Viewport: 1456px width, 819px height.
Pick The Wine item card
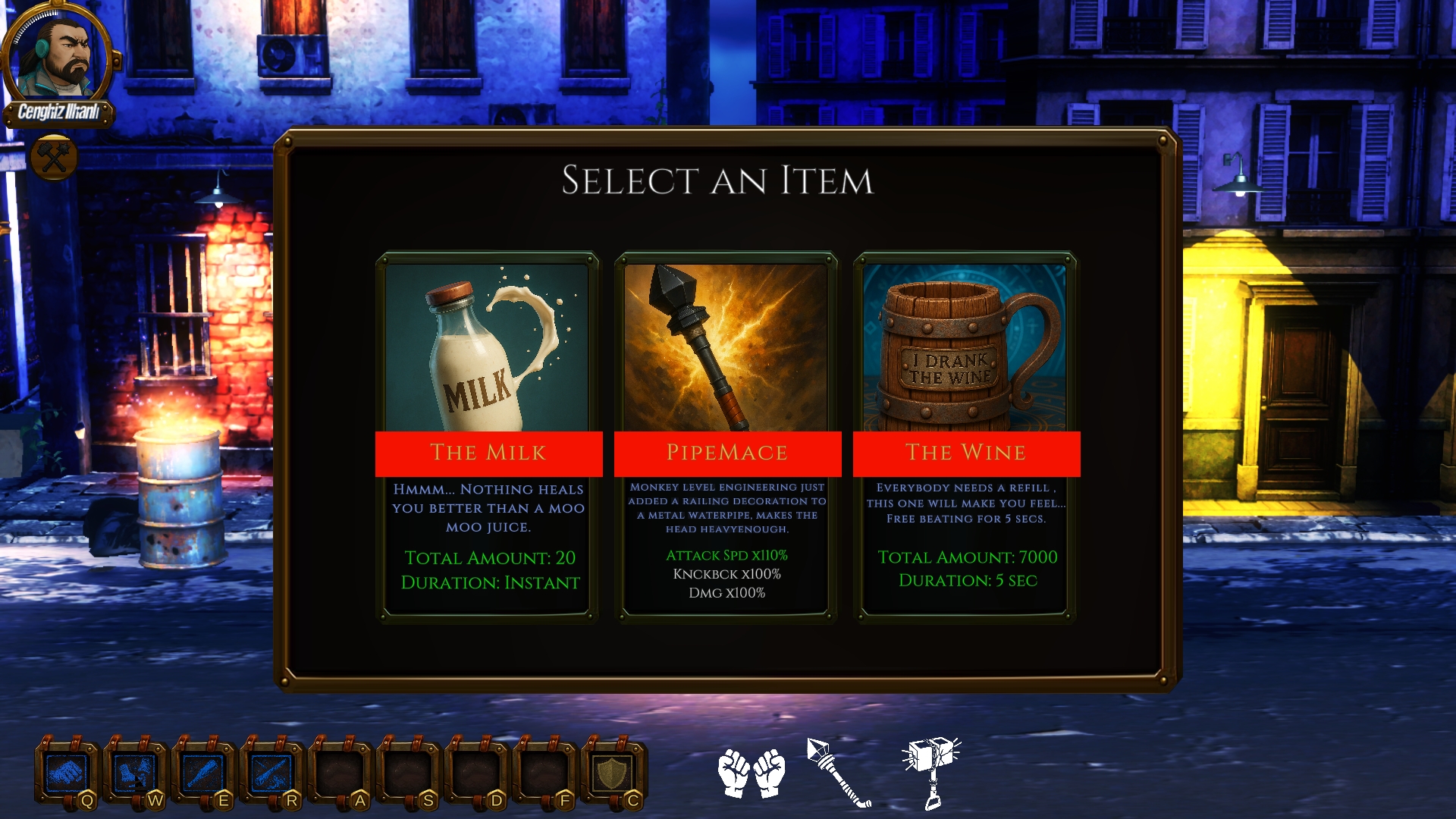point(965,438)
